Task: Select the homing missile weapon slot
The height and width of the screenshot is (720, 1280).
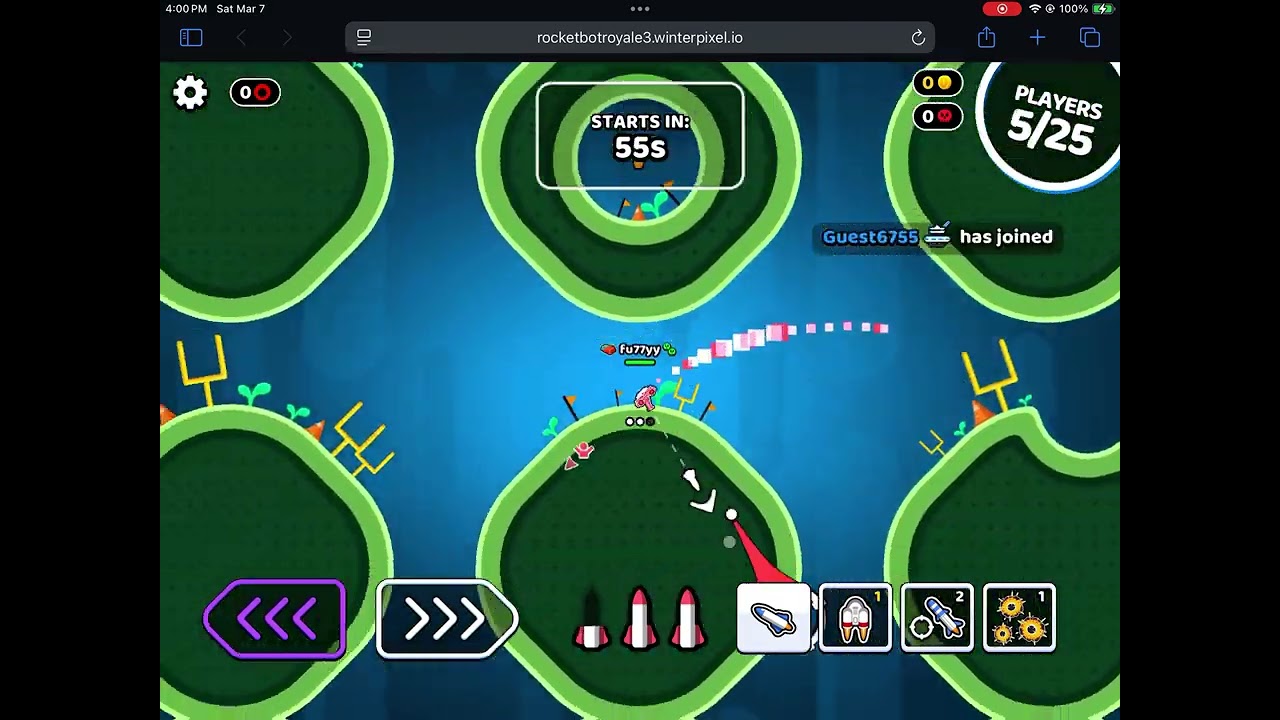Action: 937,619
